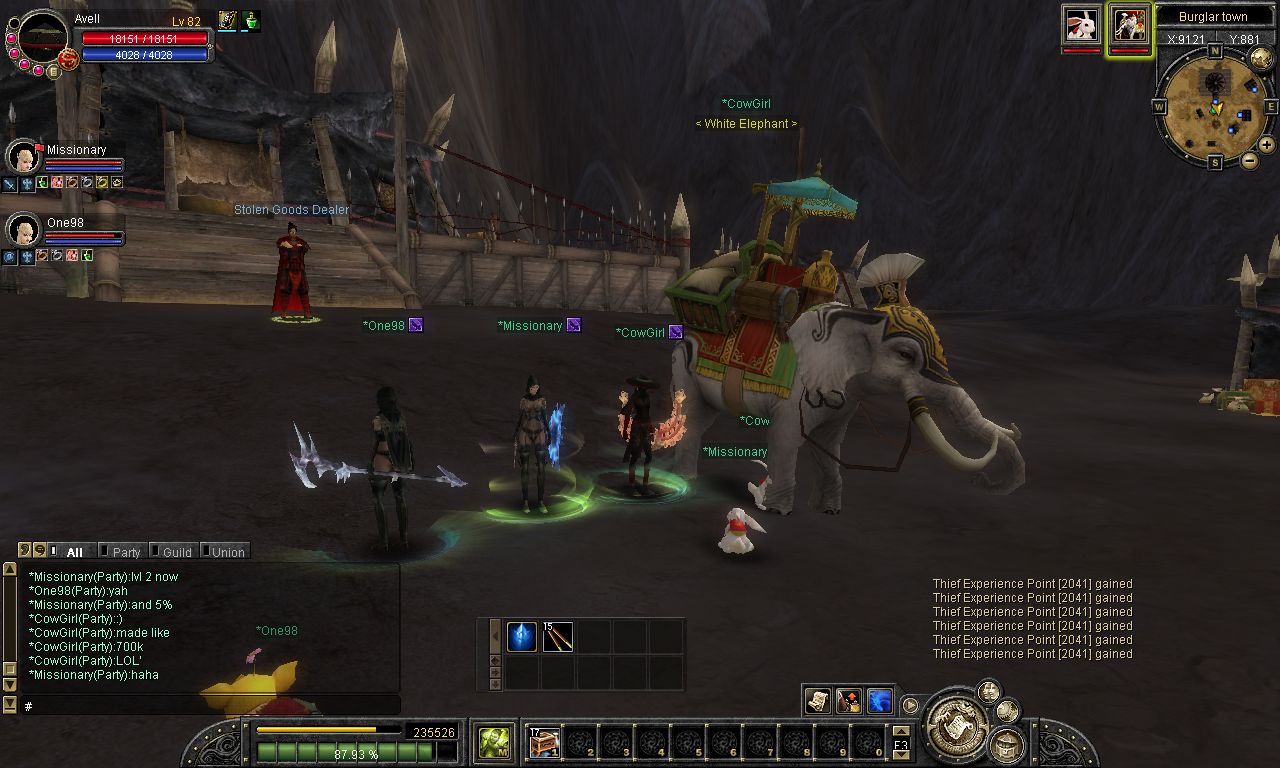Use the blue crystal item slot
1280x768 pixels.
[522, 637]
